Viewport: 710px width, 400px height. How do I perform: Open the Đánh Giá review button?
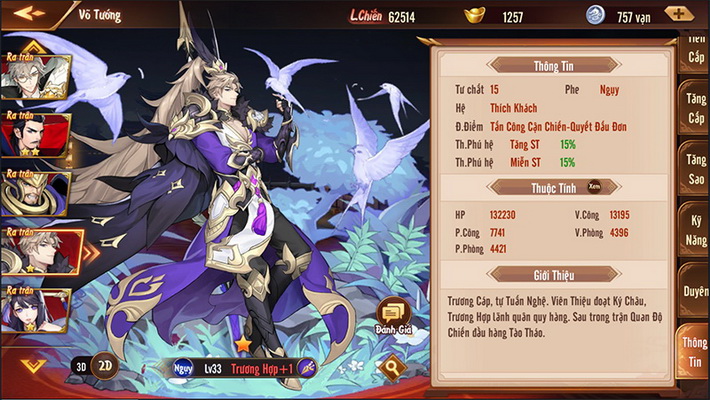point(392,318)
